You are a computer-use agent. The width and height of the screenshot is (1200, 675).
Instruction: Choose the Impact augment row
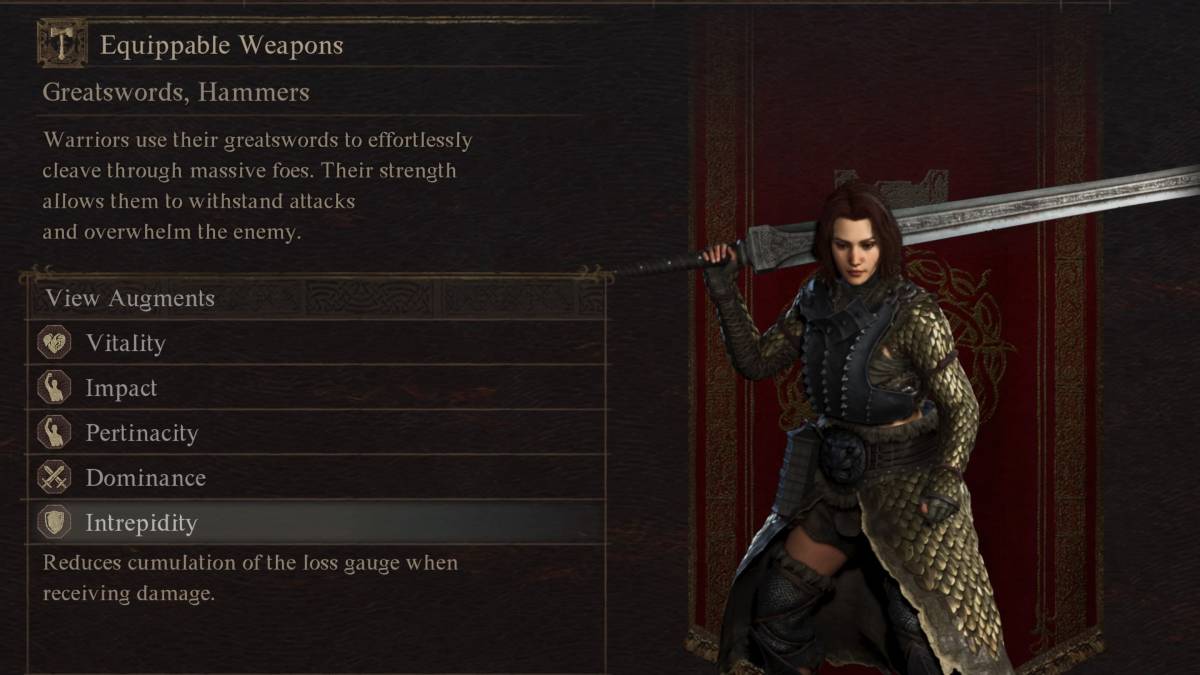coord(121,388)
